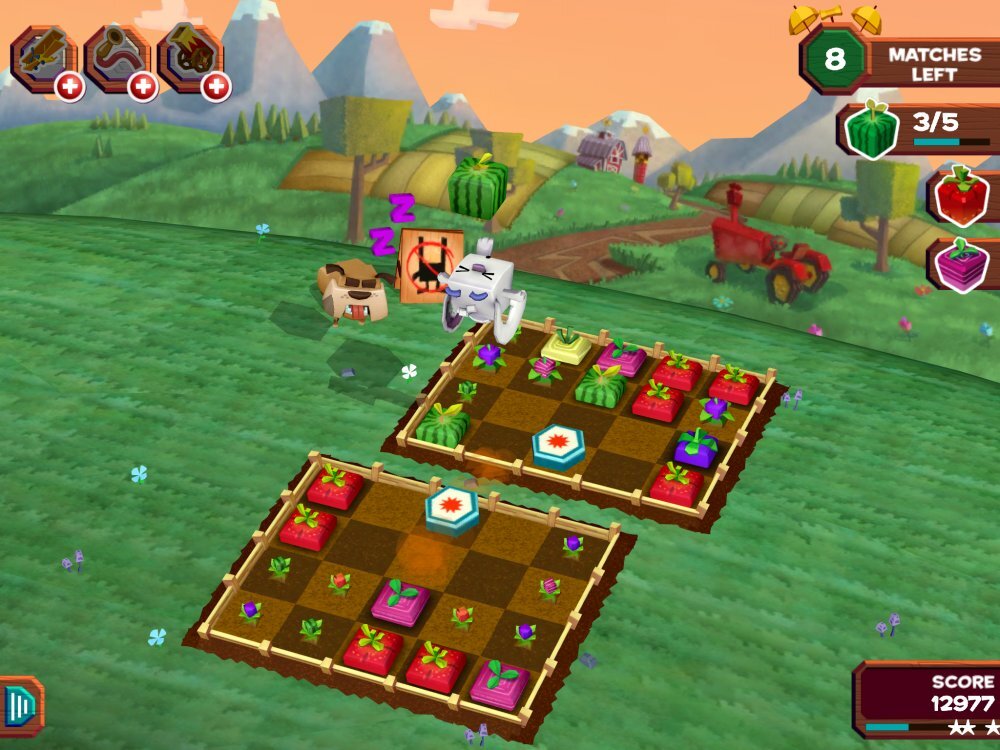The height and width of the screenshot is (750, 1000).
Task: Choose the large purple cube crop tile
Action: [696, 449]
